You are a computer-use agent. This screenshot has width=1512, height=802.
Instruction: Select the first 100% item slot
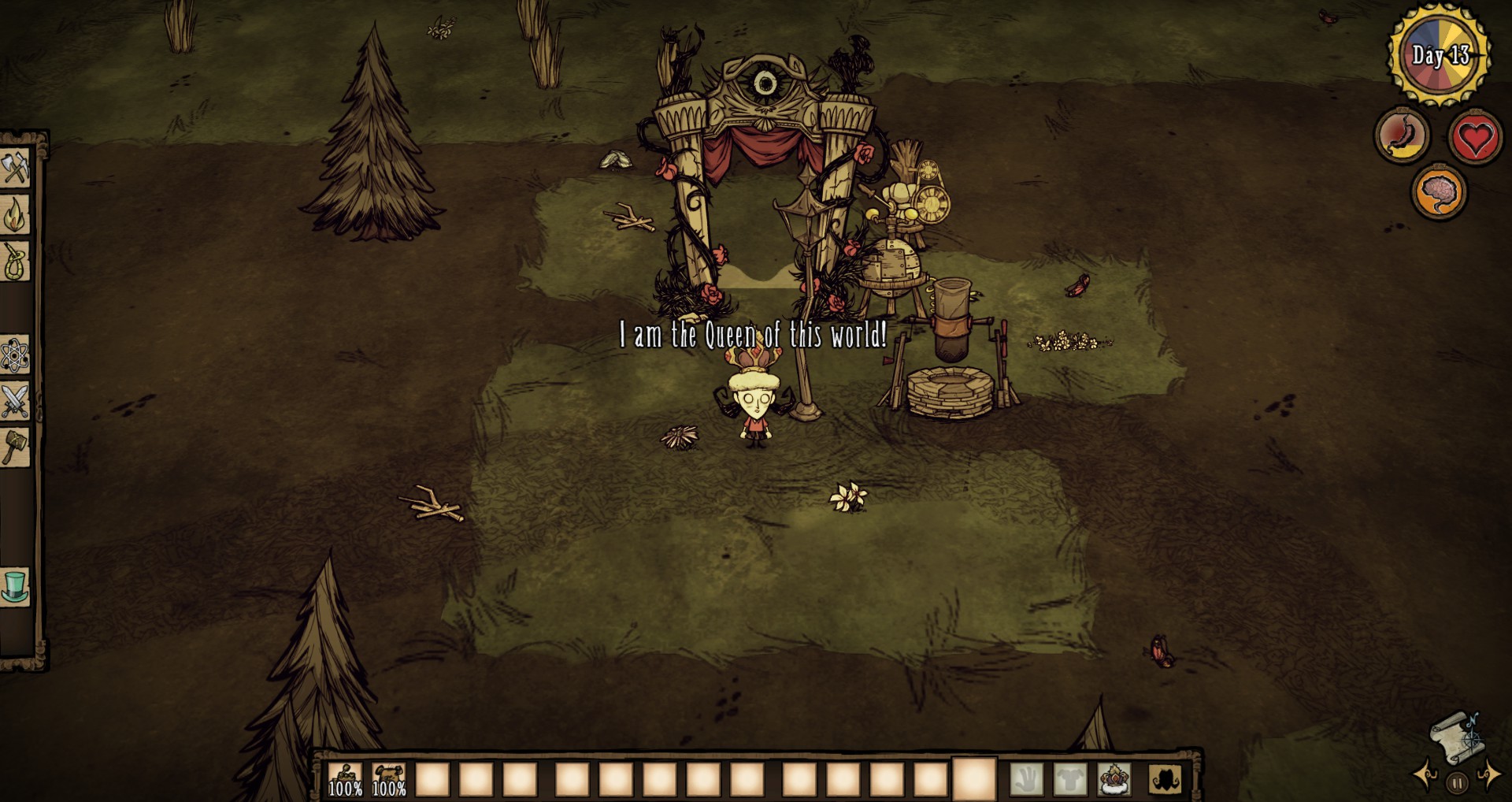[345, 779]
